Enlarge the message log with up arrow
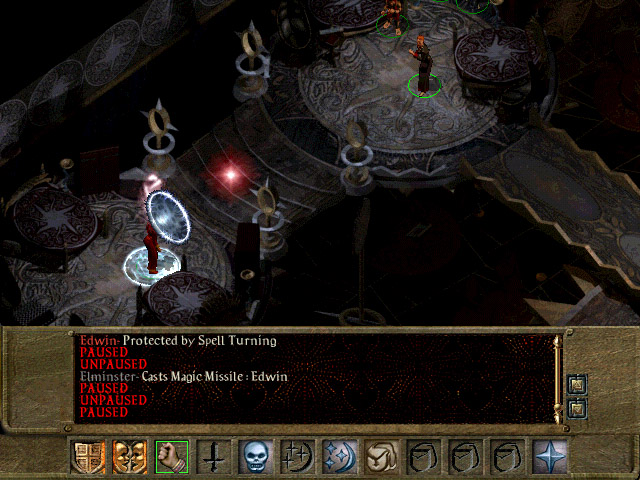The width and height of the screenshot is (640, 480). tap(577, 386)
